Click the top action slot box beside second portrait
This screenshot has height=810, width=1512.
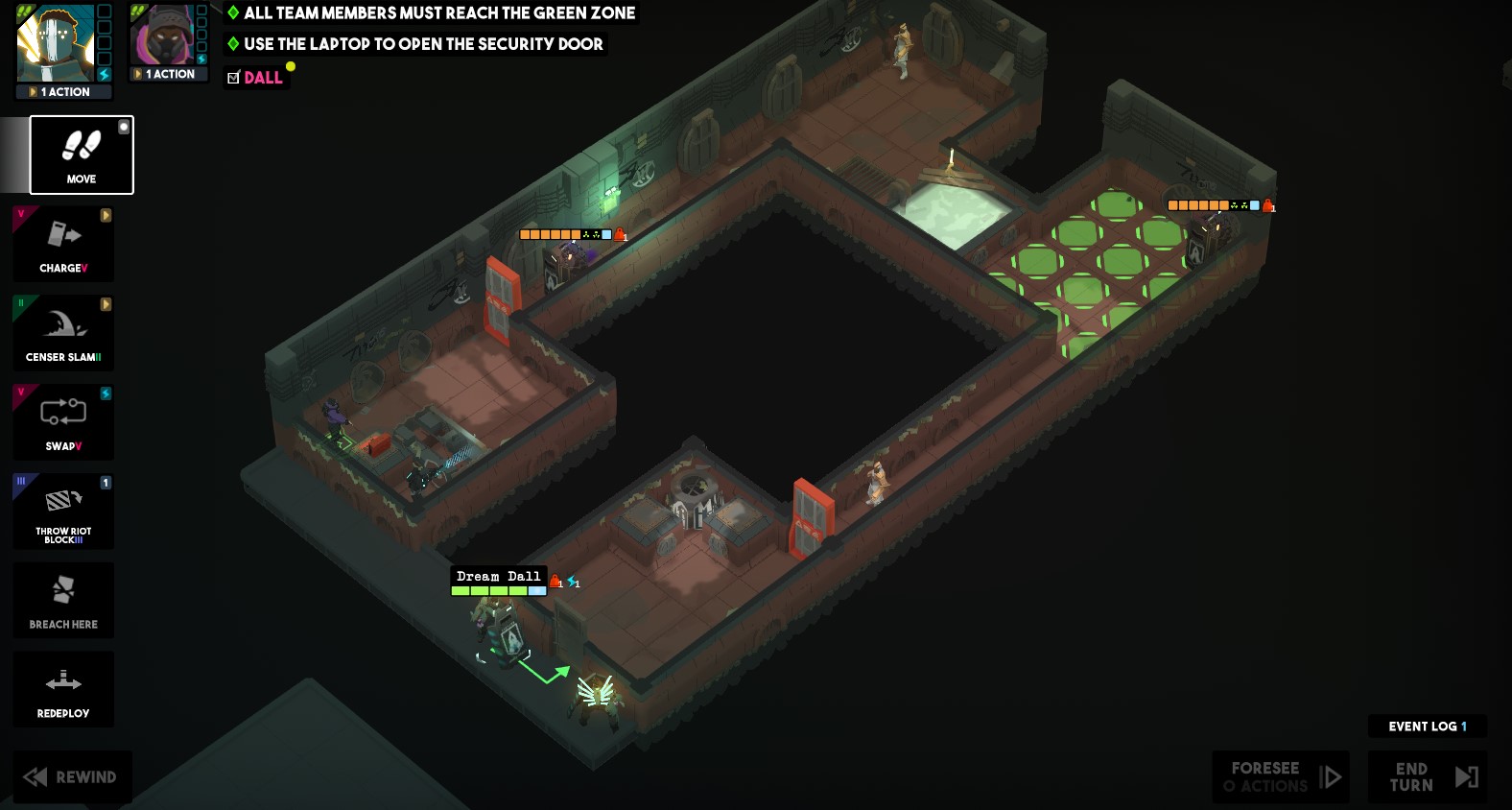pos(201,12)
